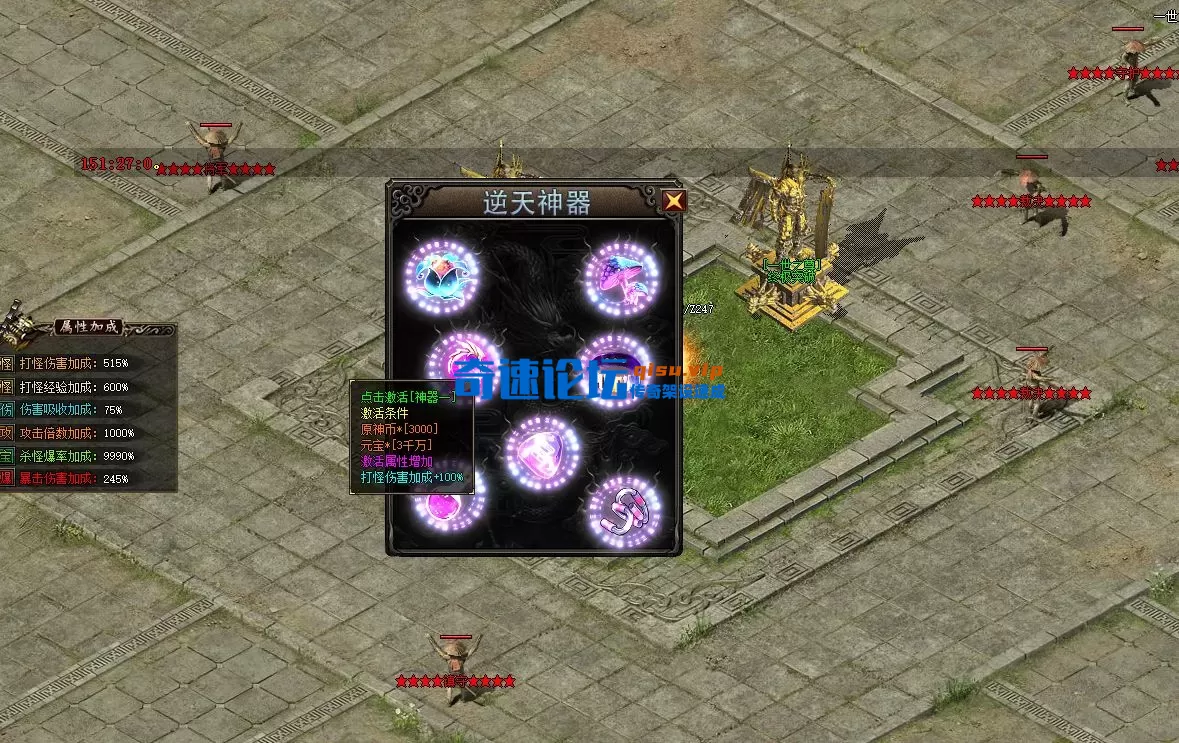Activate the purple mushroom artifact
Screen dimensions: 1179x743
point(623,276)
